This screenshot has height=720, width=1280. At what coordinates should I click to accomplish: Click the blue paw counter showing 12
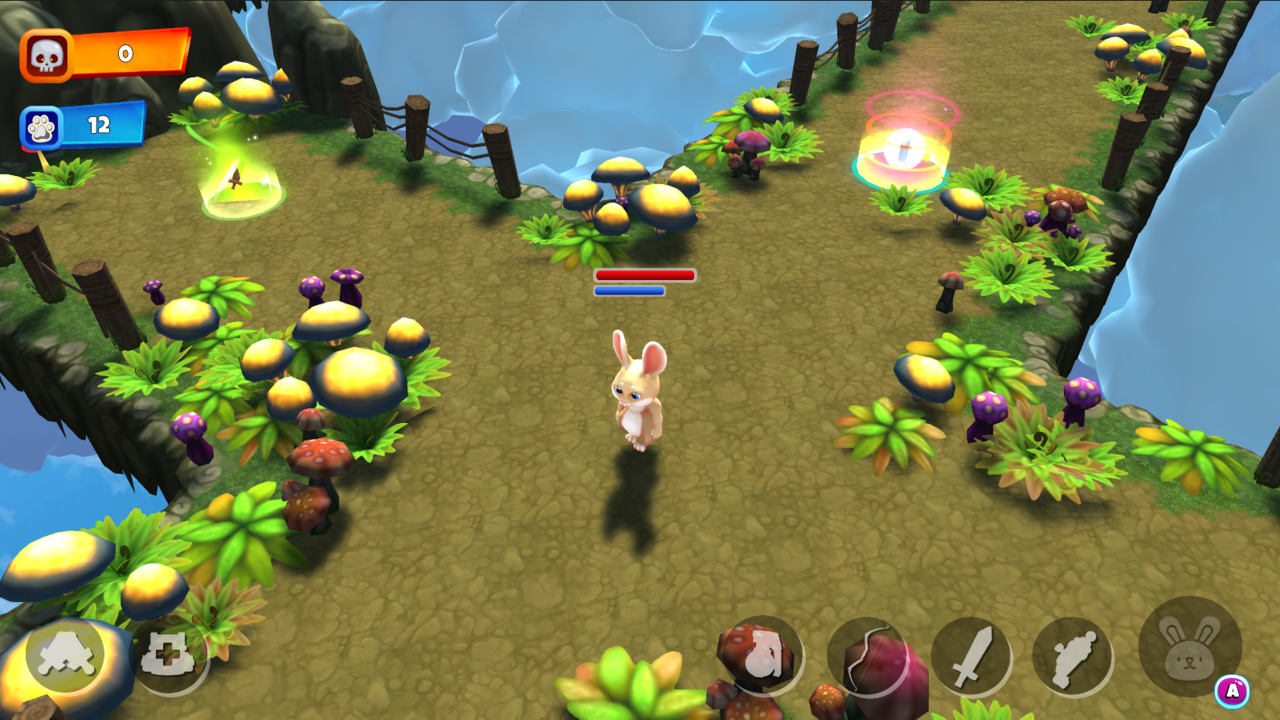click(100, 122)
